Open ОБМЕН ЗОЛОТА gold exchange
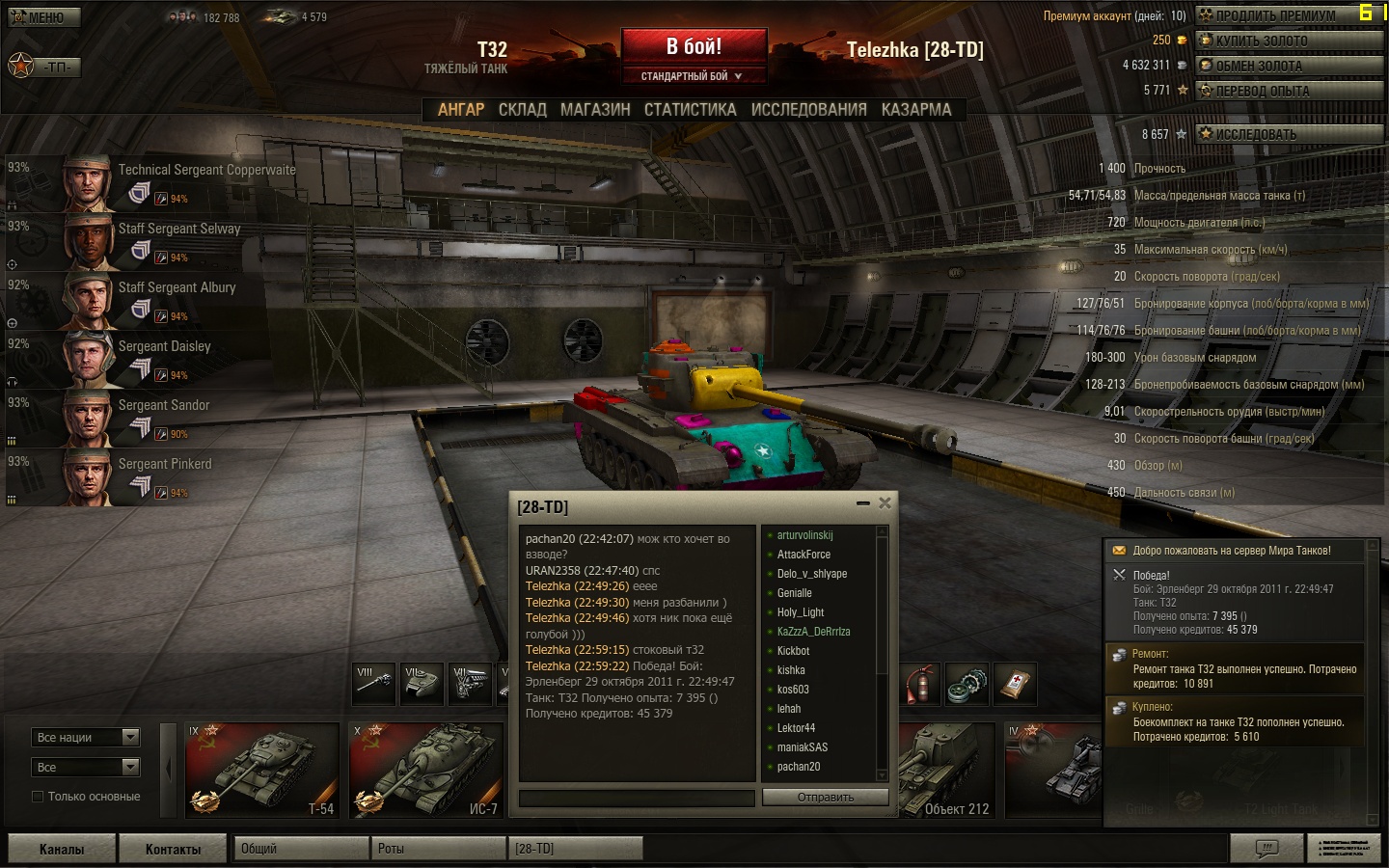This screenshot has height=868, width=1389. pyautogui.click(x=1288, y=66)
